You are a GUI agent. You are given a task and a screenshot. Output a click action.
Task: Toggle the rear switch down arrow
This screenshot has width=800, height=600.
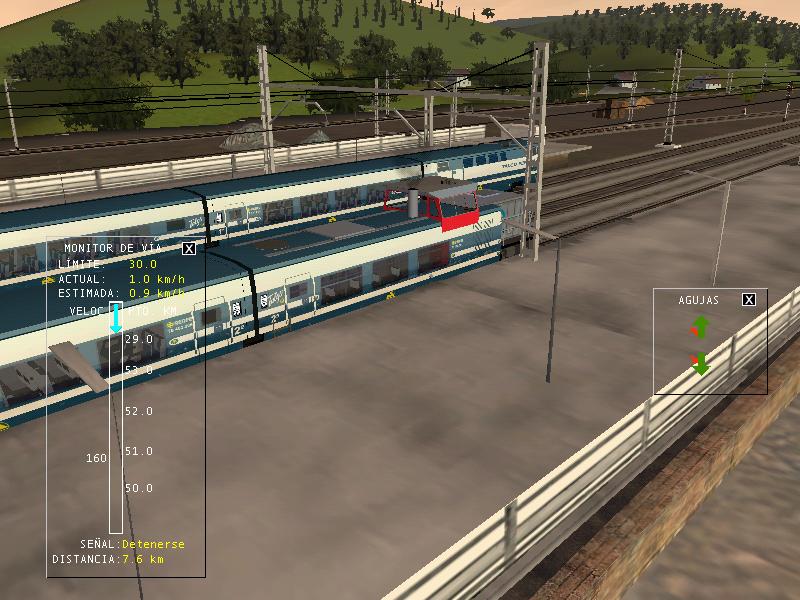click(700, 364)
